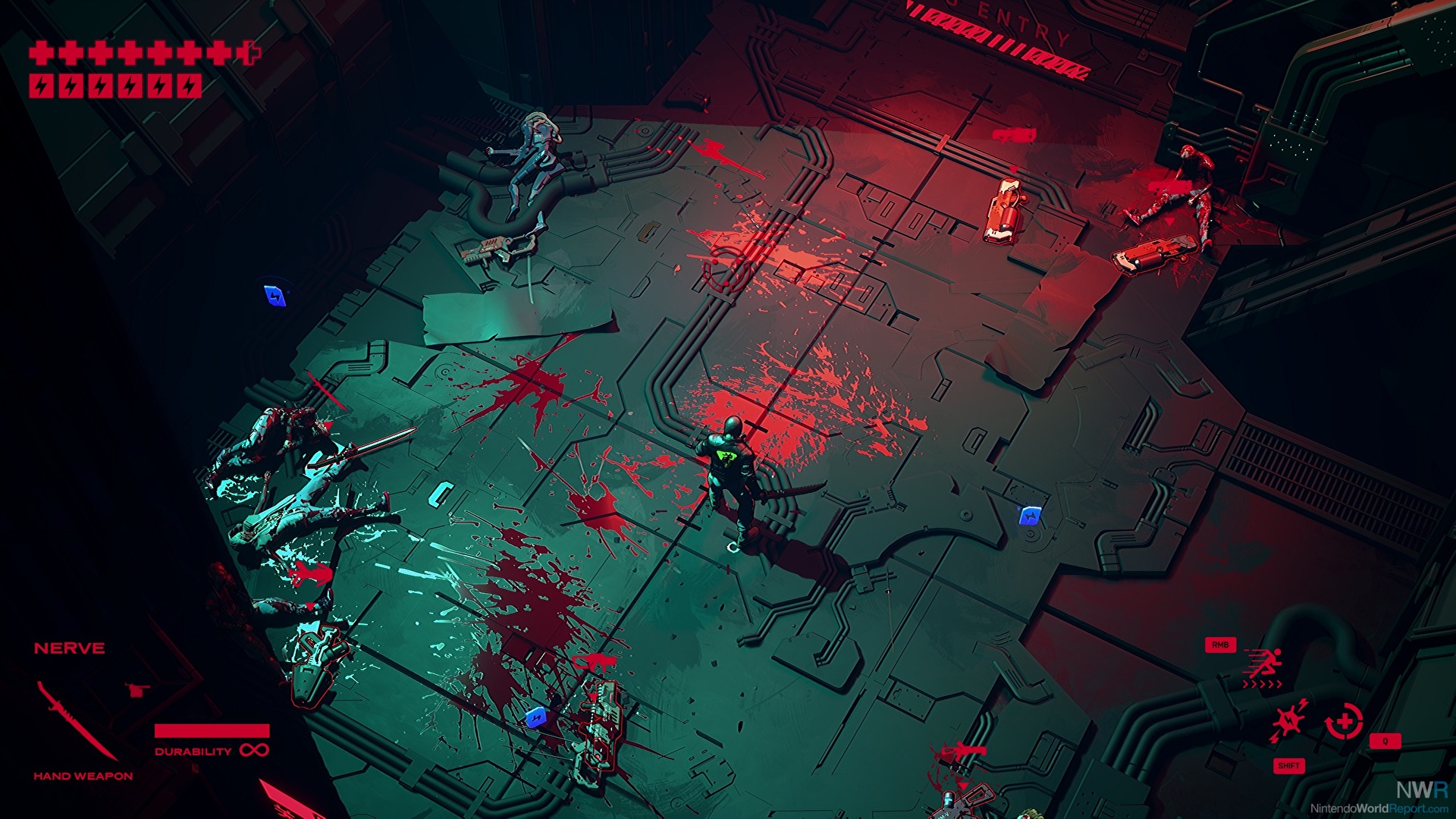Expand the SHIFT keybind label
1456x819 pixels.
(1288, 766)
